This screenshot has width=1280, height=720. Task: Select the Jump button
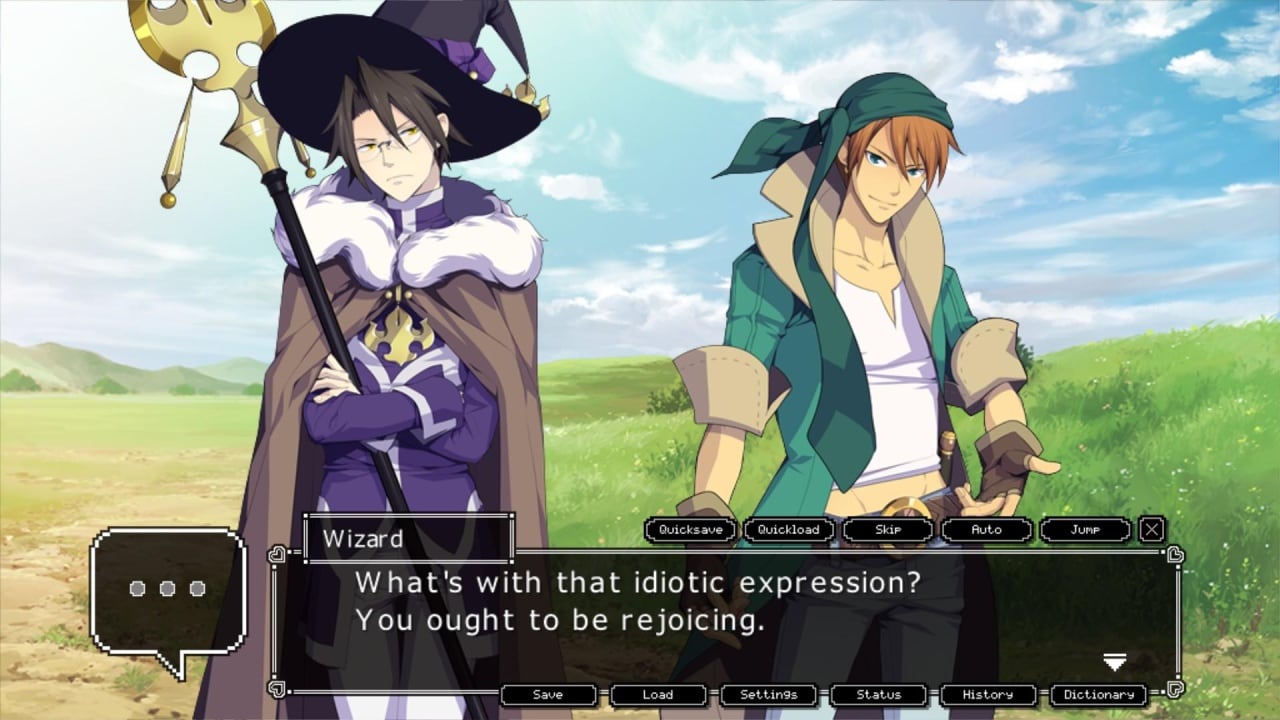click(1085, 530)
